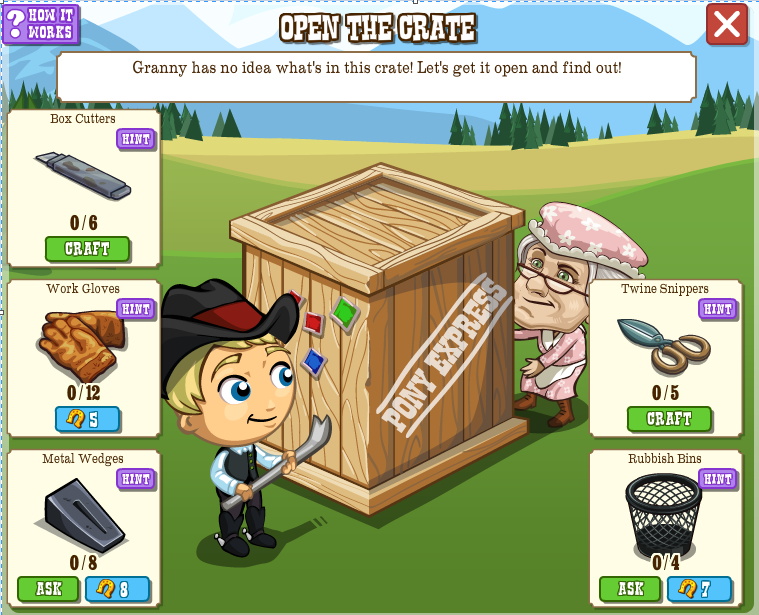Screen dimensions: 759x615
Task: Ask friends for Metal Wedges
Action: pyautogui.click(x=47, y=589)
